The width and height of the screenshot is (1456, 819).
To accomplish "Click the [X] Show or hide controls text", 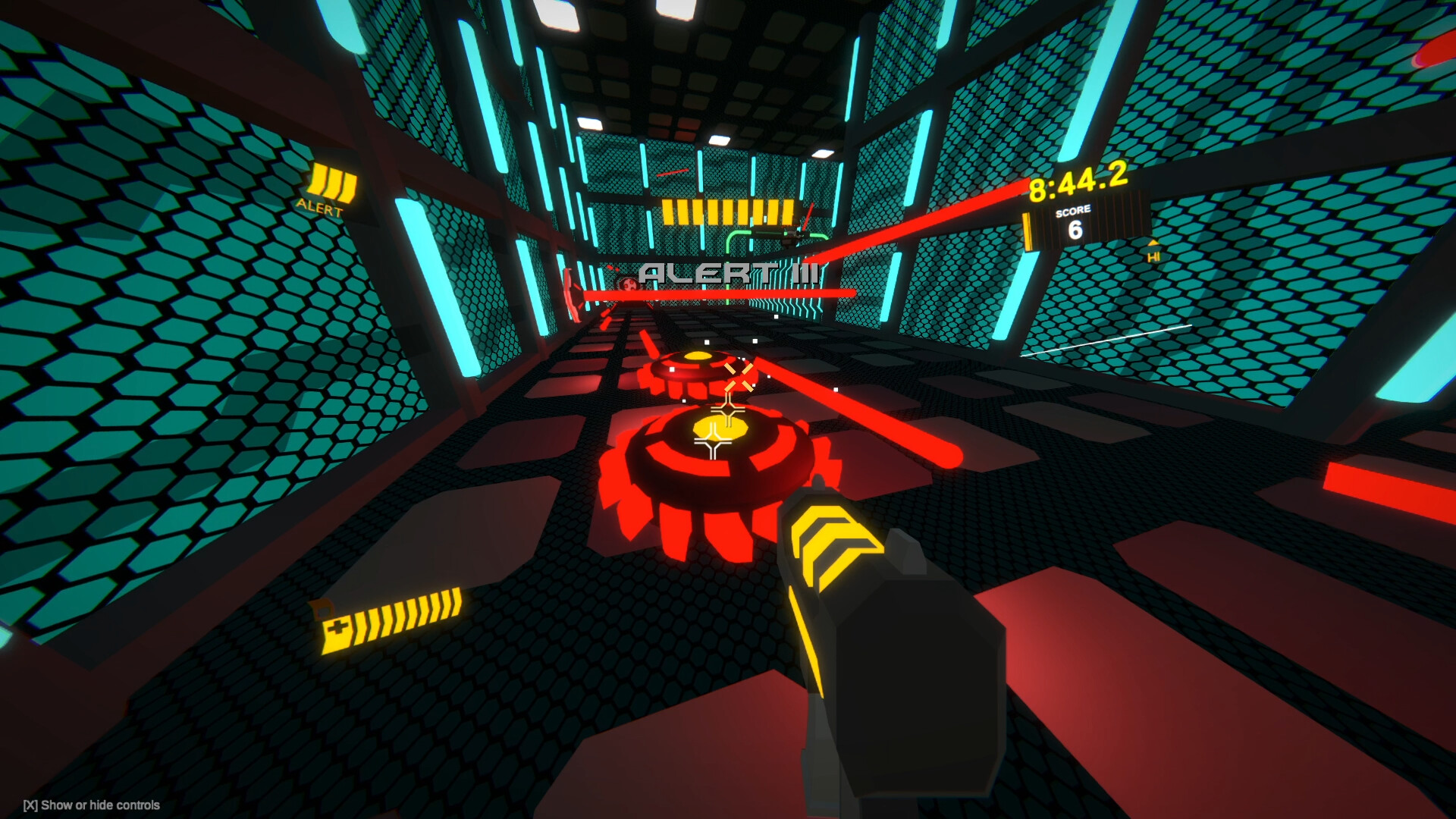I will pyautogui.click(x=91, y=806).
